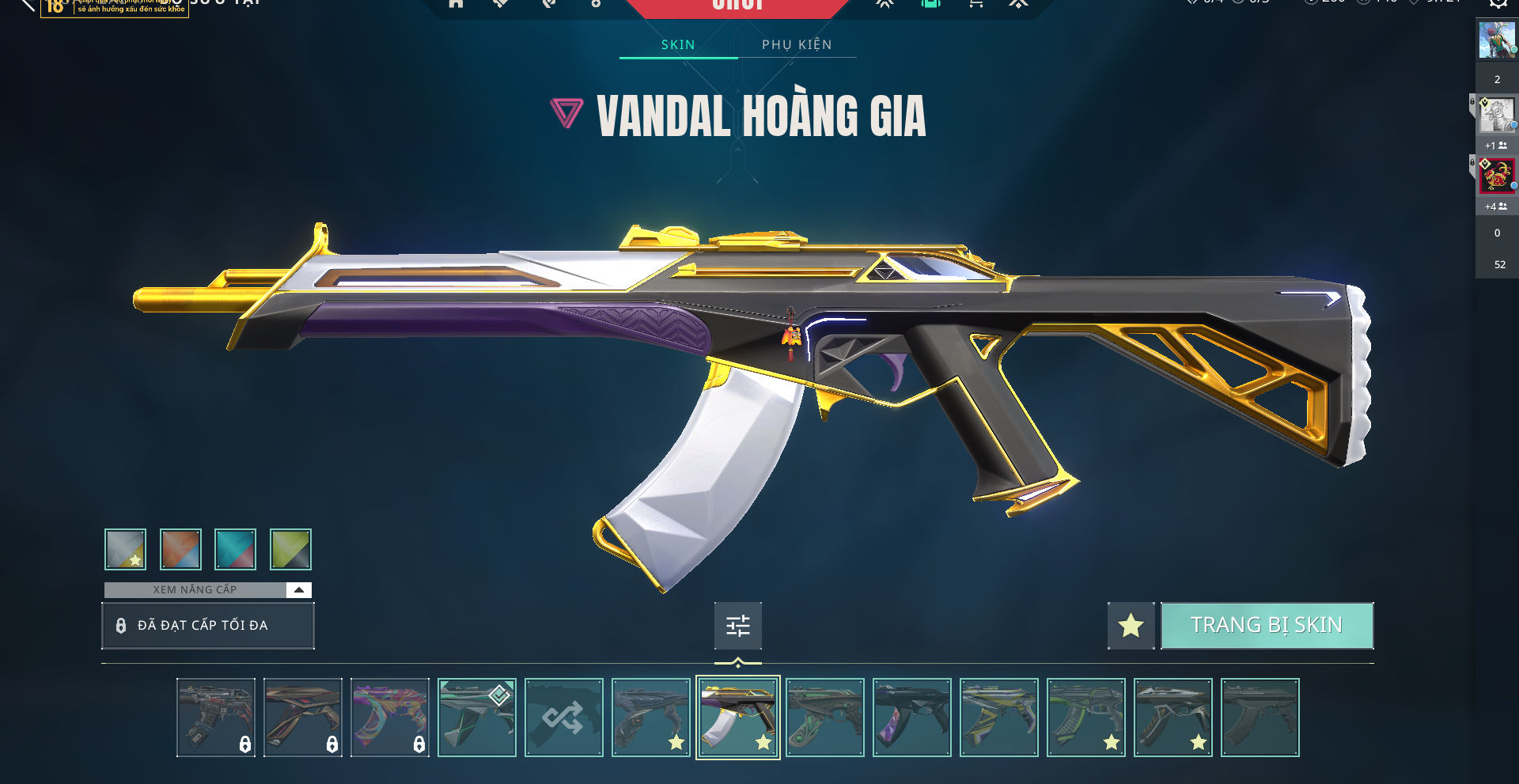The image size is (1519, 784).
Task: Click the top player avatar in sidebar
Action: pyautogui.click(x=1496, y=40)
